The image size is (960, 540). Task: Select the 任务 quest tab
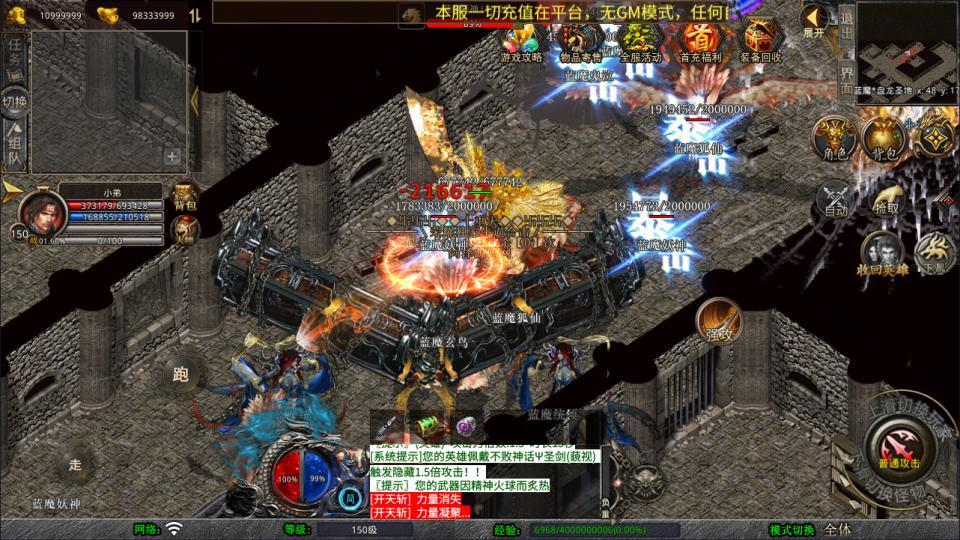(15, 56)
